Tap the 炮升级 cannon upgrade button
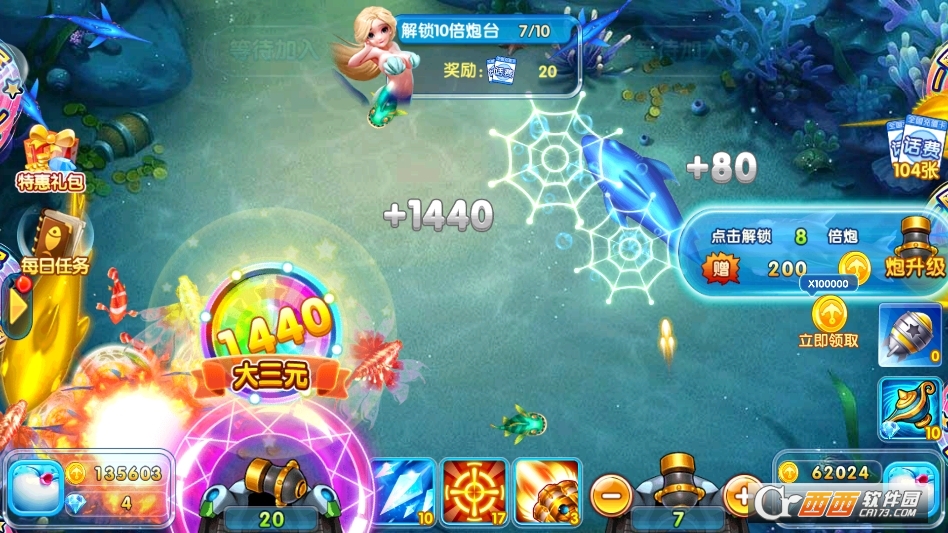948x533 pixels. click(914, 250)
